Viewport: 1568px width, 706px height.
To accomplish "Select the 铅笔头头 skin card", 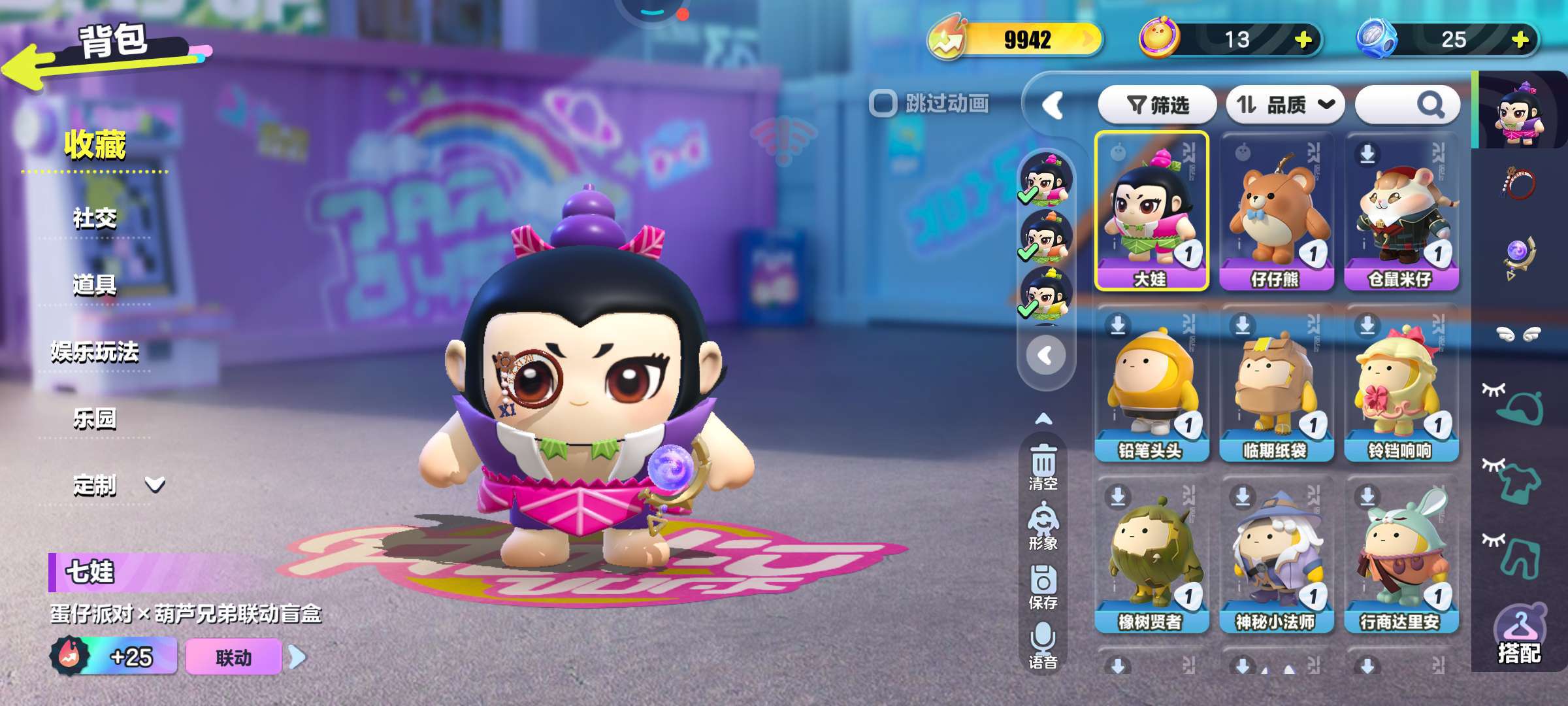I will 1151,383.
